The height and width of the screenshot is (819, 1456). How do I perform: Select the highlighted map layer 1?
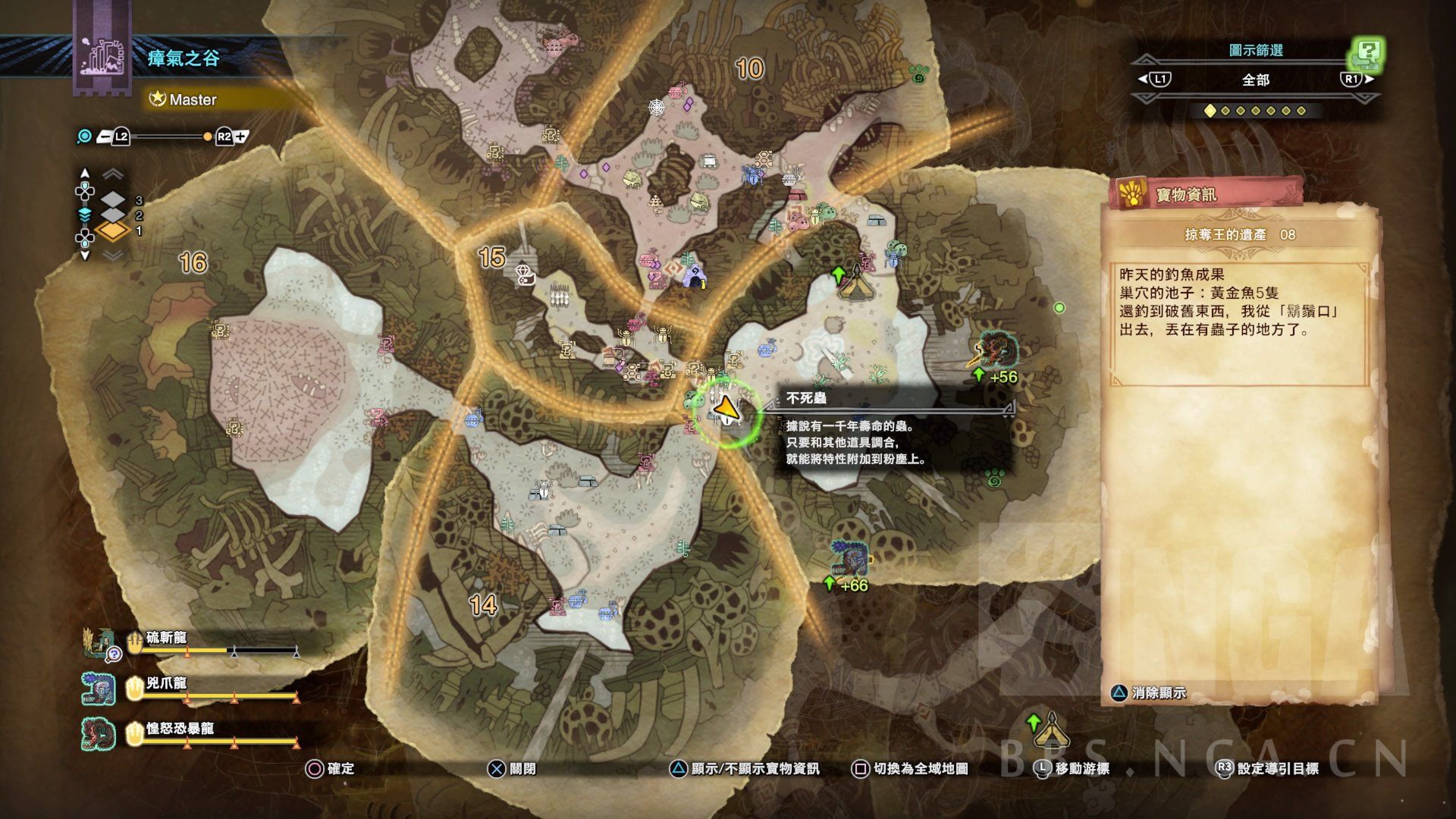tap(114, 231)
